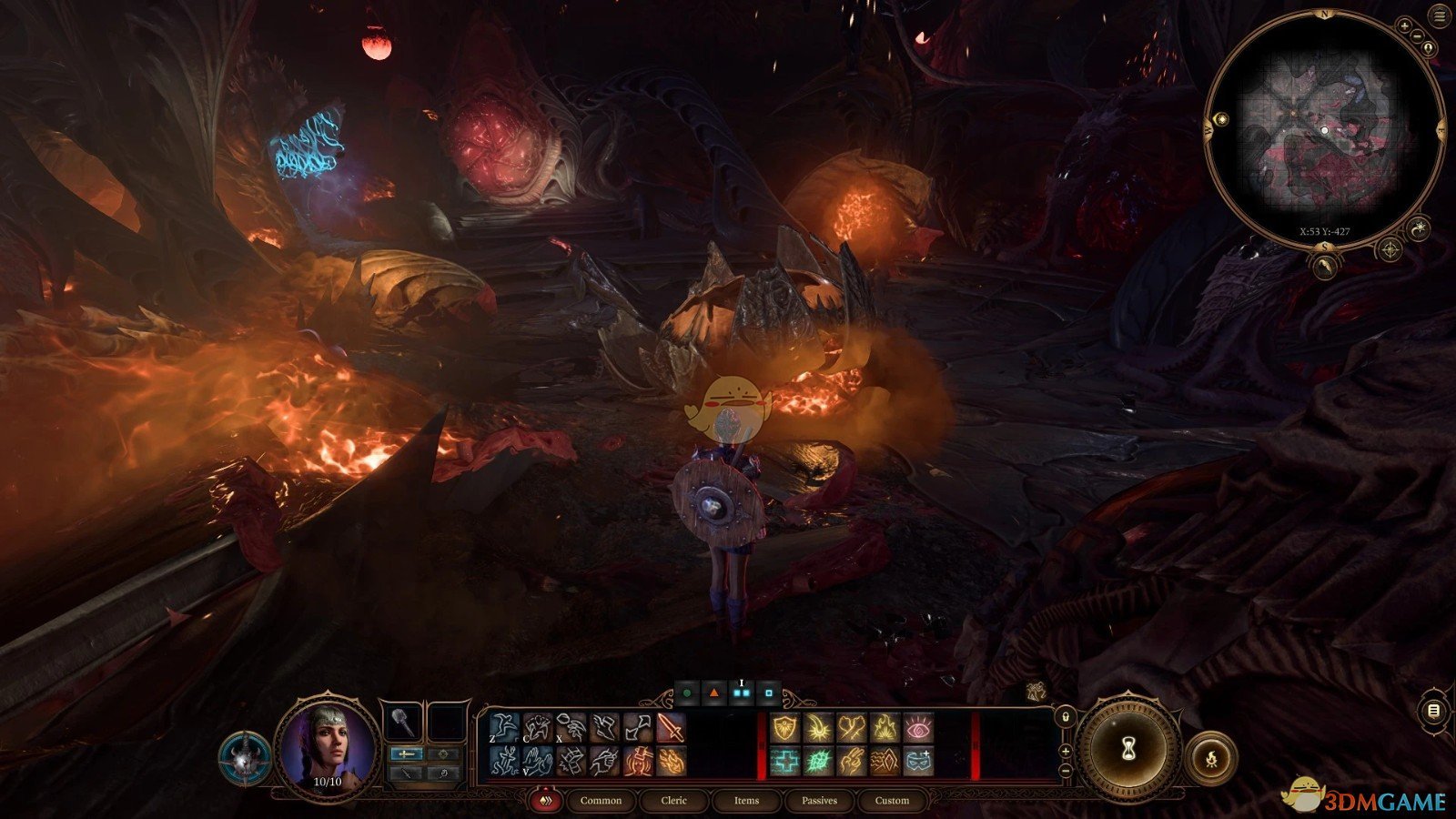
Task: Use the red sword attack action
Action: (672, 728)
